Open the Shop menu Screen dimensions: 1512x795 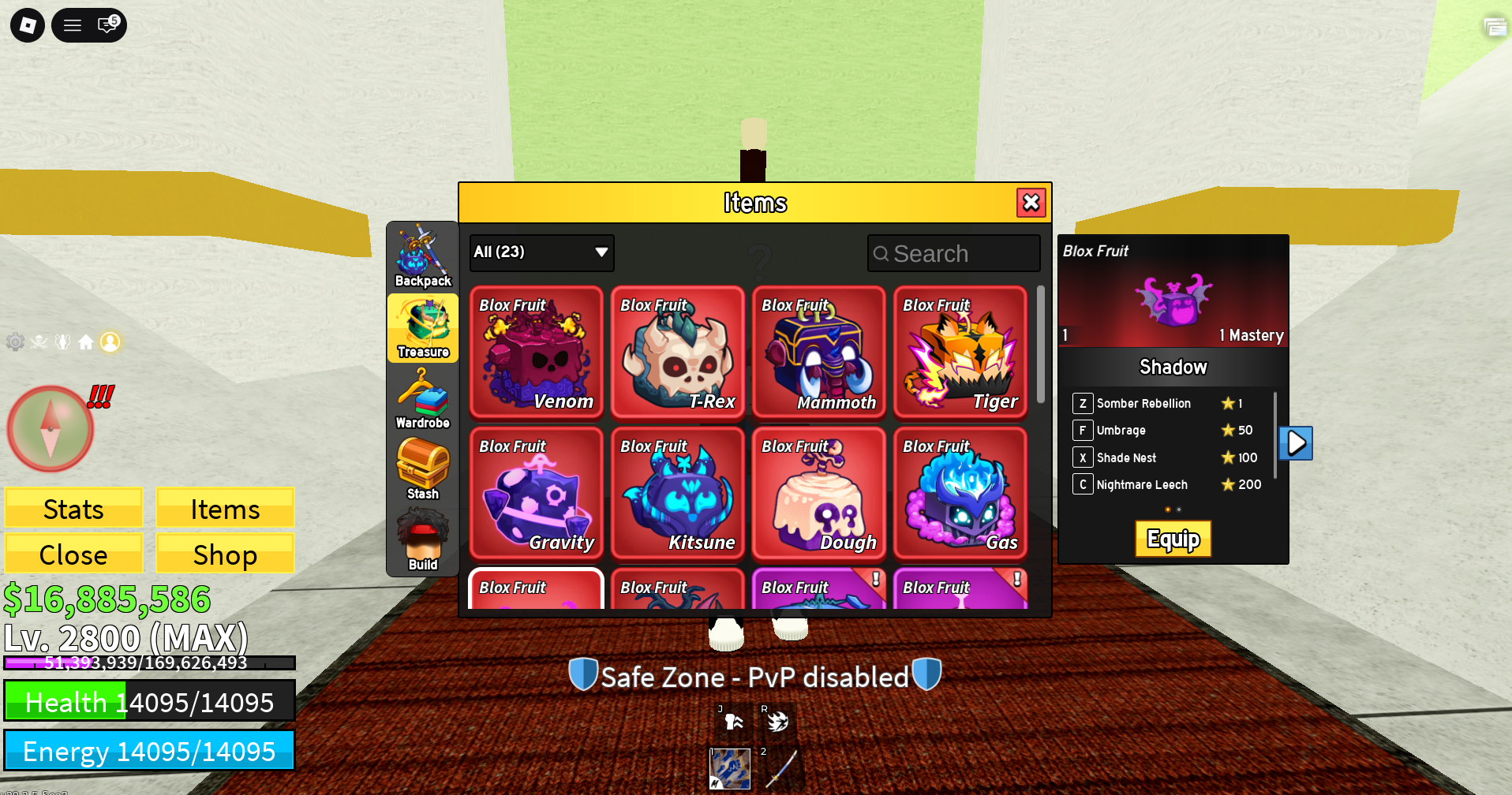coord(225,554)
